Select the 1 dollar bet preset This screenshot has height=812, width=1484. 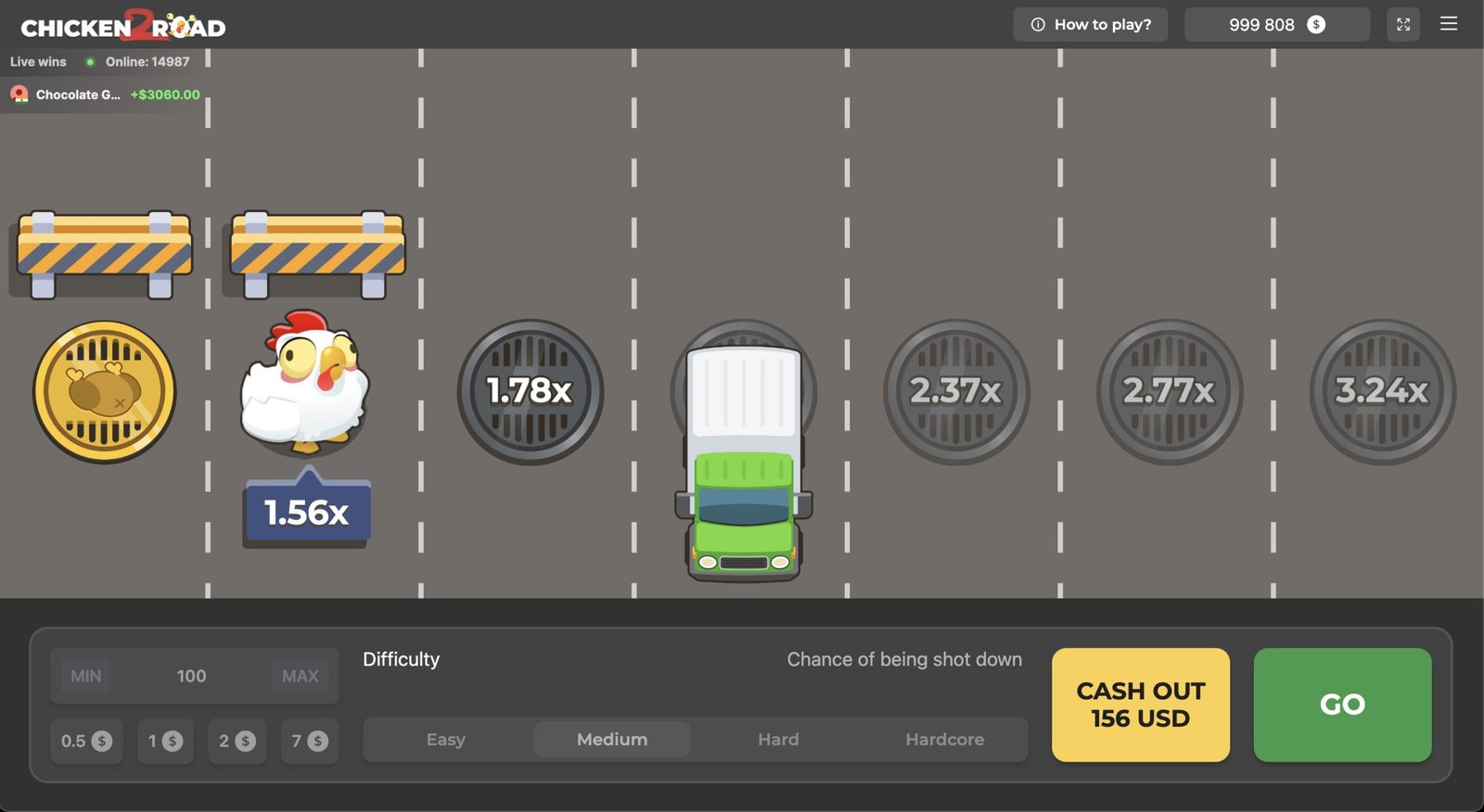[x=165, y=741]
